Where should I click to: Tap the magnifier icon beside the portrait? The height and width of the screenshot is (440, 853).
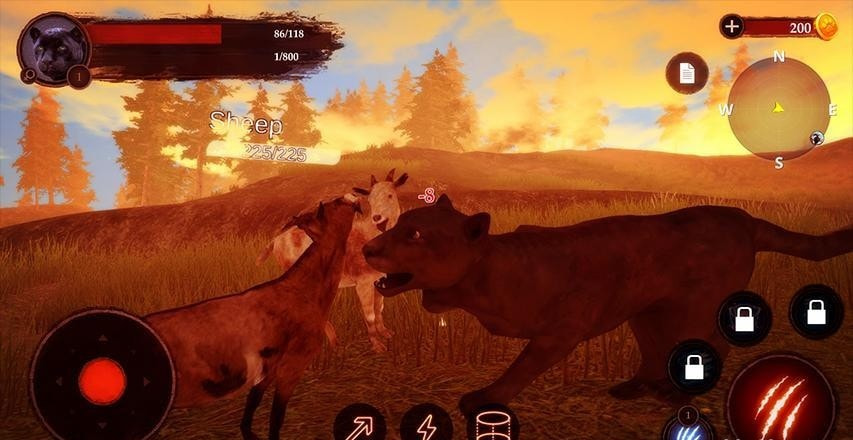point(27,75)
